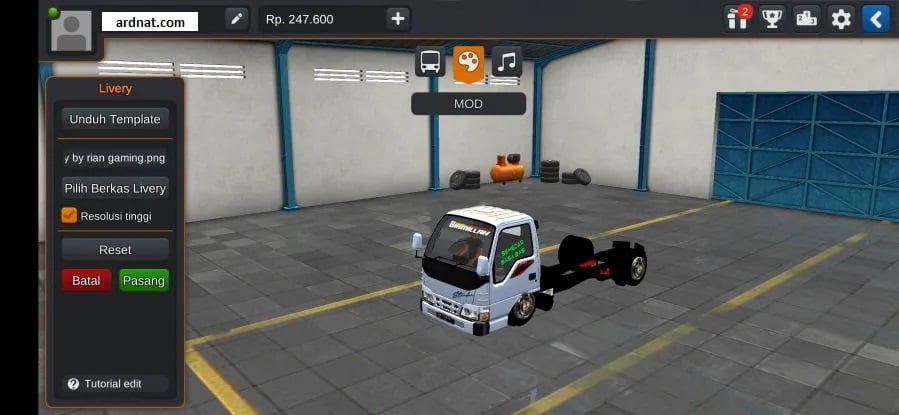Open the MOD menu
The image size is (899, 415).
click(x=468, y=104)
